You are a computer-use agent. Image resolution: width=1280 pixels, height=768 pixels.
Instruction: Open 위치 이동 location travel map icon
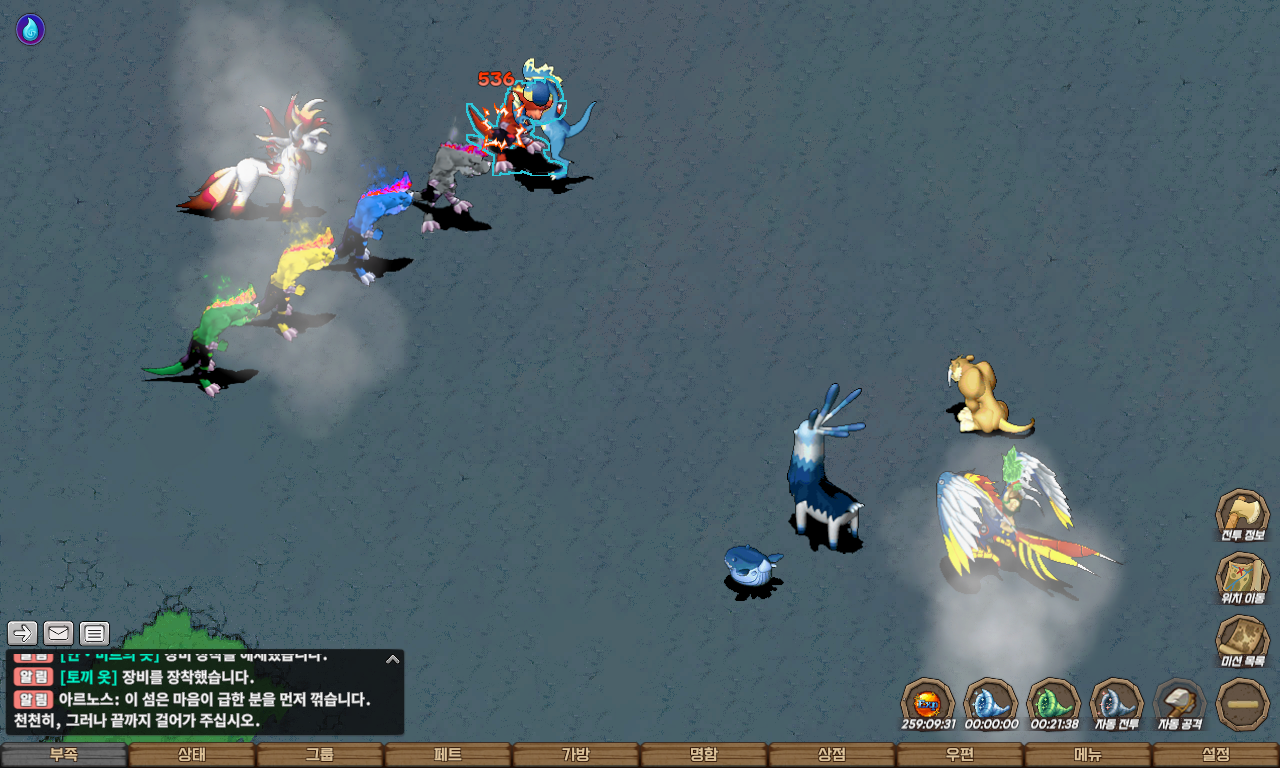(1242, 579)
